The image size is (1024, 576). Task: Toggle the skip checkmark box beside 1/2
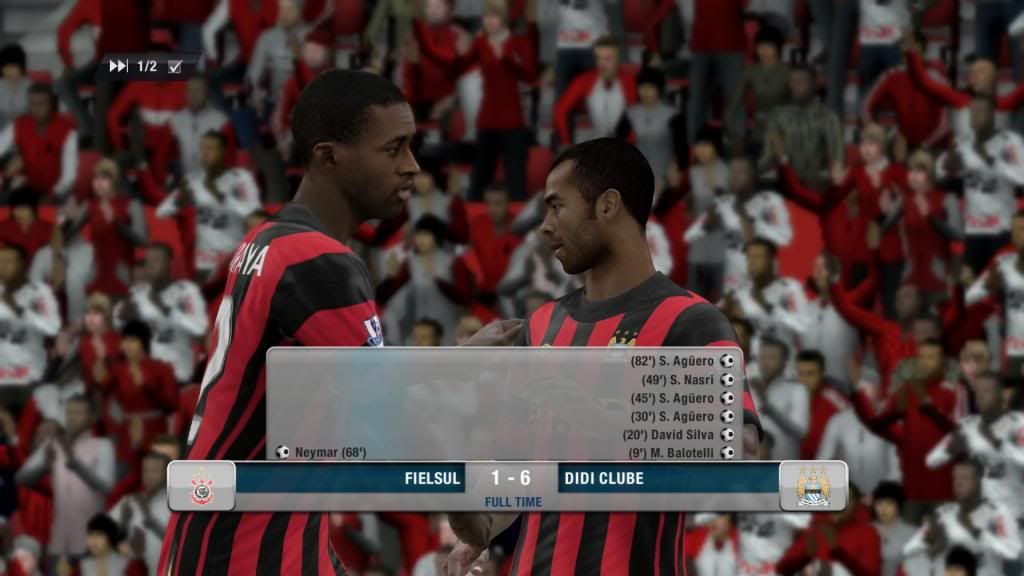tap(175, 67)
